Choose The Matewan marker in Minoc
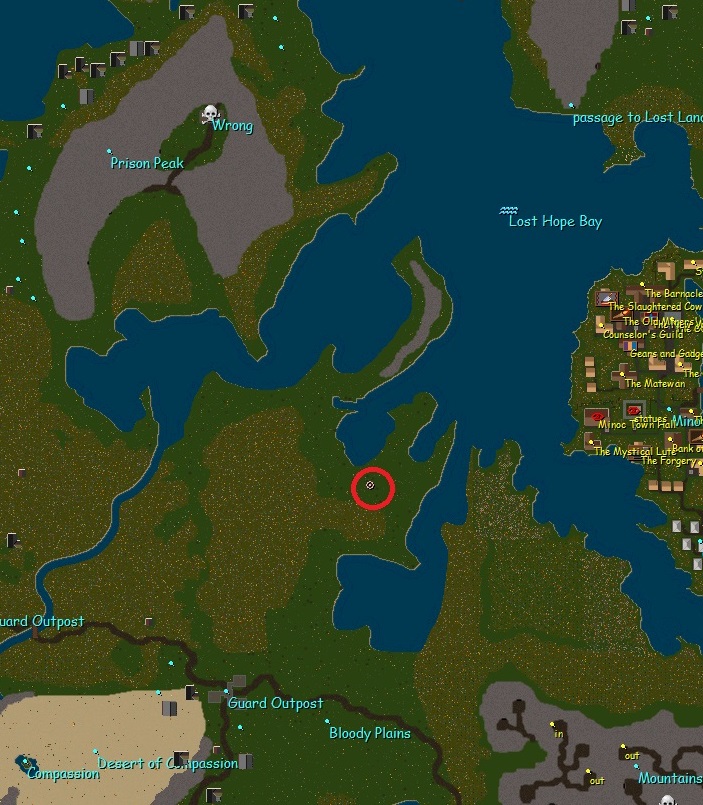This screenshot has width=703, height=805. [621, 372]
